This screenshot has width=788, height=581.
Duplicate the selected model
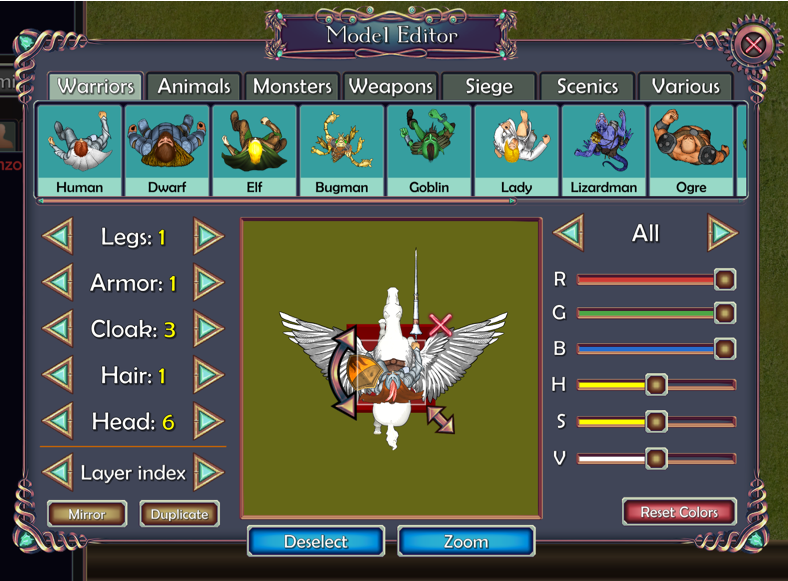tap(180, 514)
